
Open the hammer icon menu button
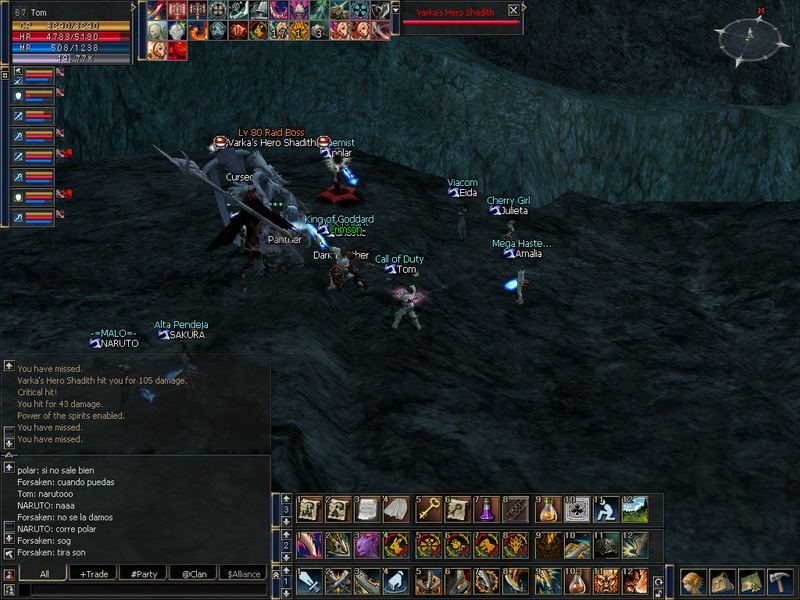coord(779,581)
